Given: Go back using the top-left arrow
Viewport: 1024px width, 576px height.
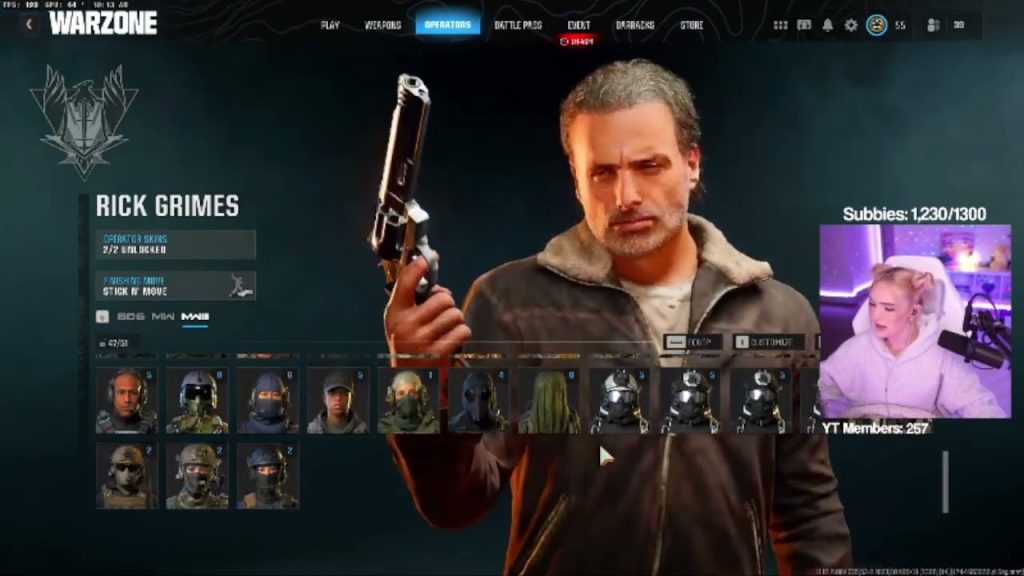Looking at the screenshot, I should [x=29, y=24].
